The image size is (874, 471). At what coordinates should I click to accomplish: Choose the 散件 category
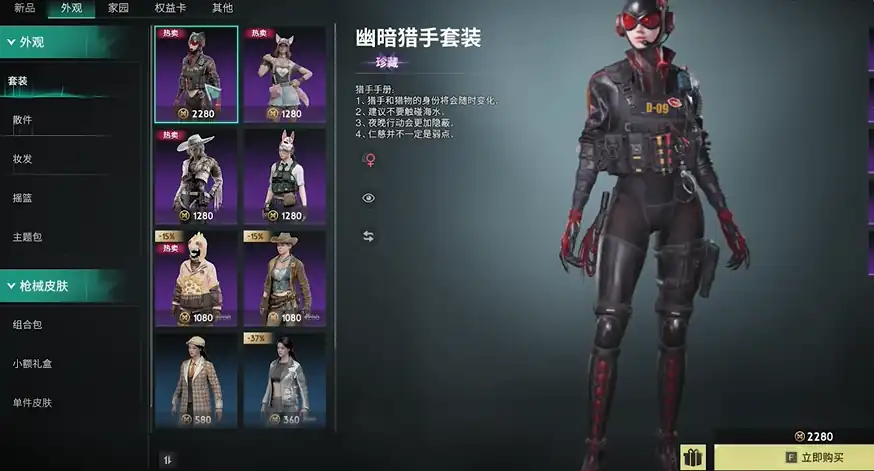click(x=22, y=120)
